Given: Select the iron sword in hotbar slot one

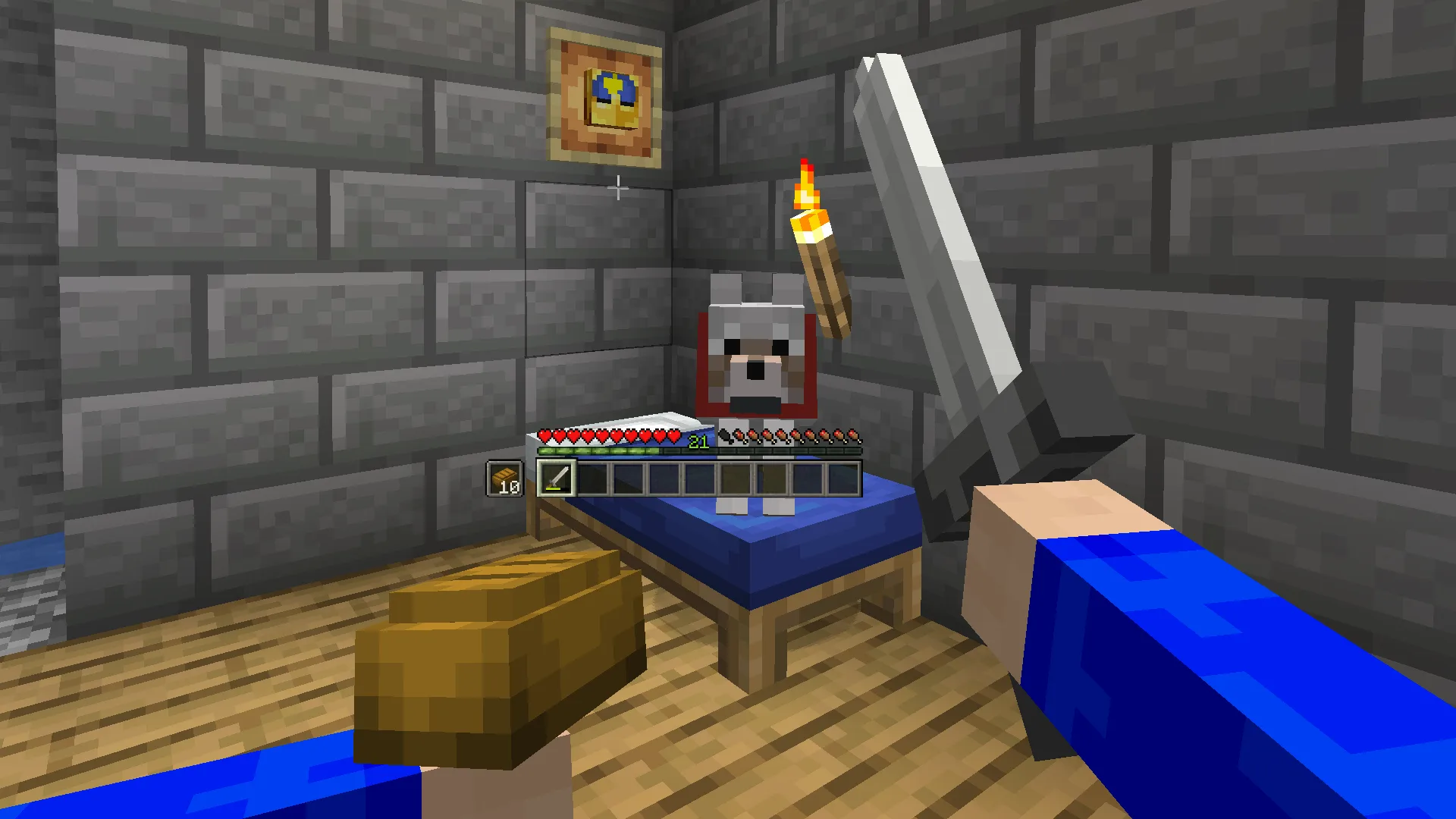Looking at the screenshot, I should pyautogui.click(x=555, y=478).
